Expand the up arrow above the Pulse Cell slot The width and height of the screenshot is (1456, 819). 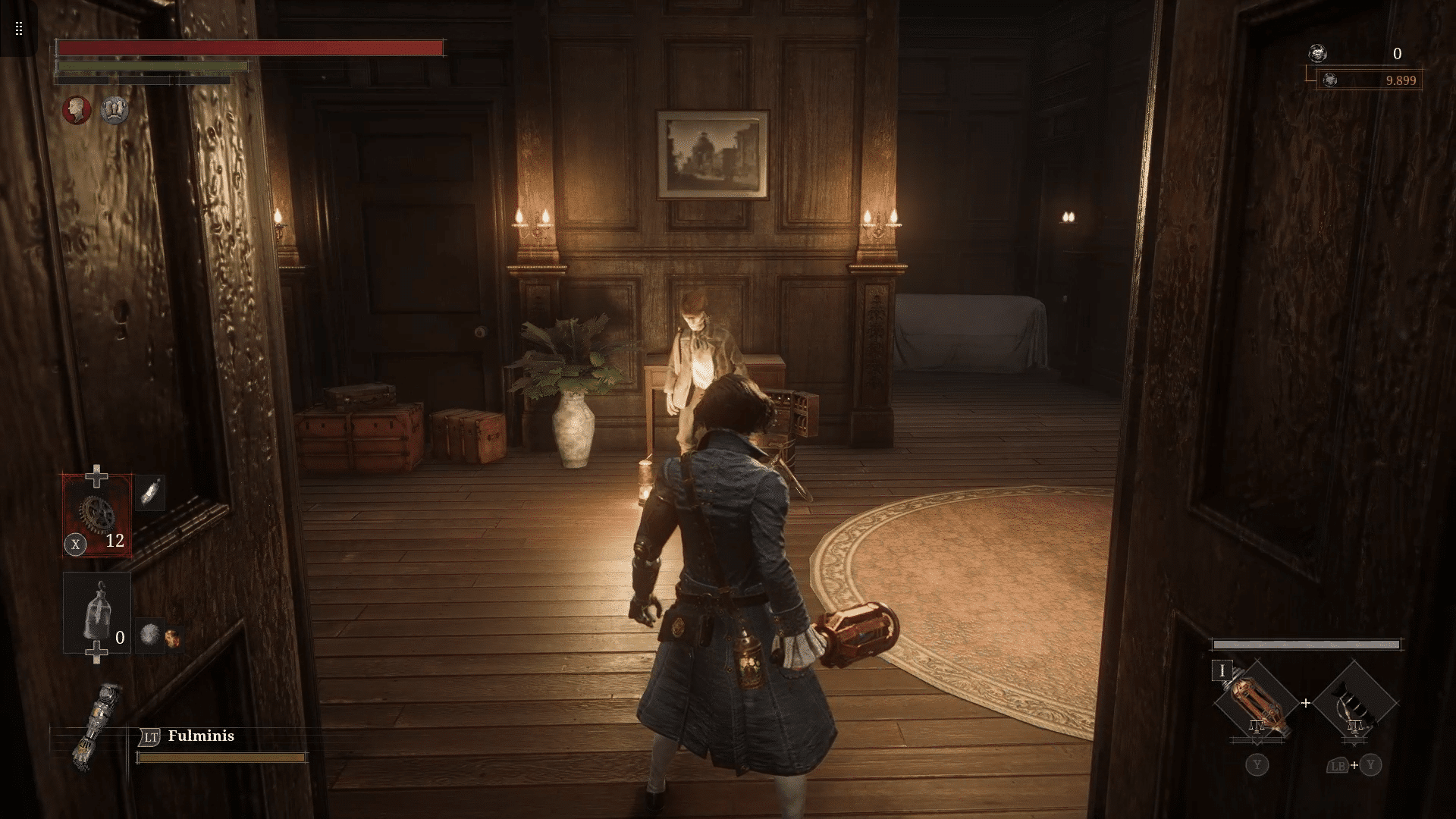coord(97,474)
